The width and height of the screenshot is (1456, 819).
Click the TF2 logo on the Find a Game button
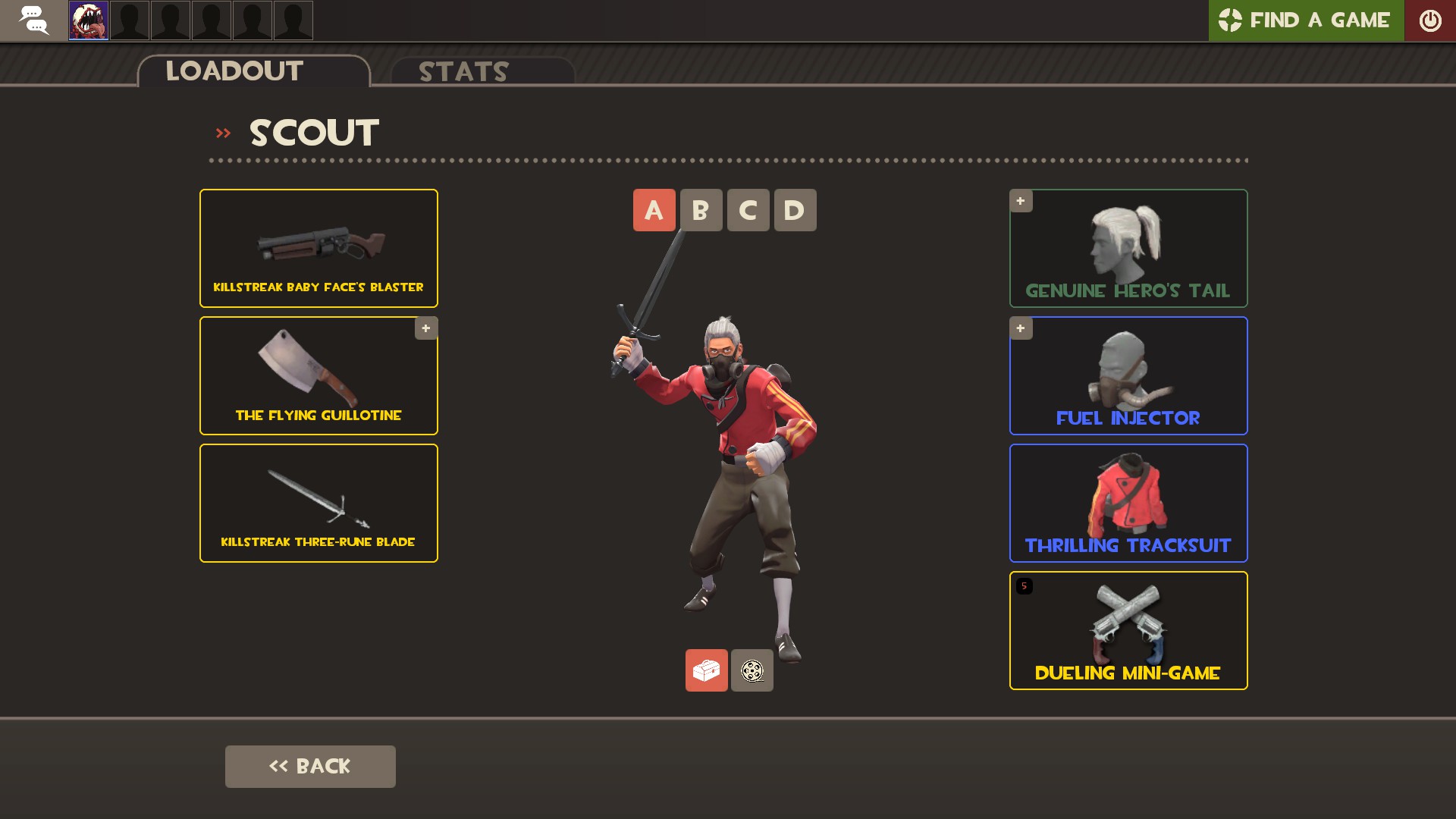pyautogui.click(x=1232, y=20)
